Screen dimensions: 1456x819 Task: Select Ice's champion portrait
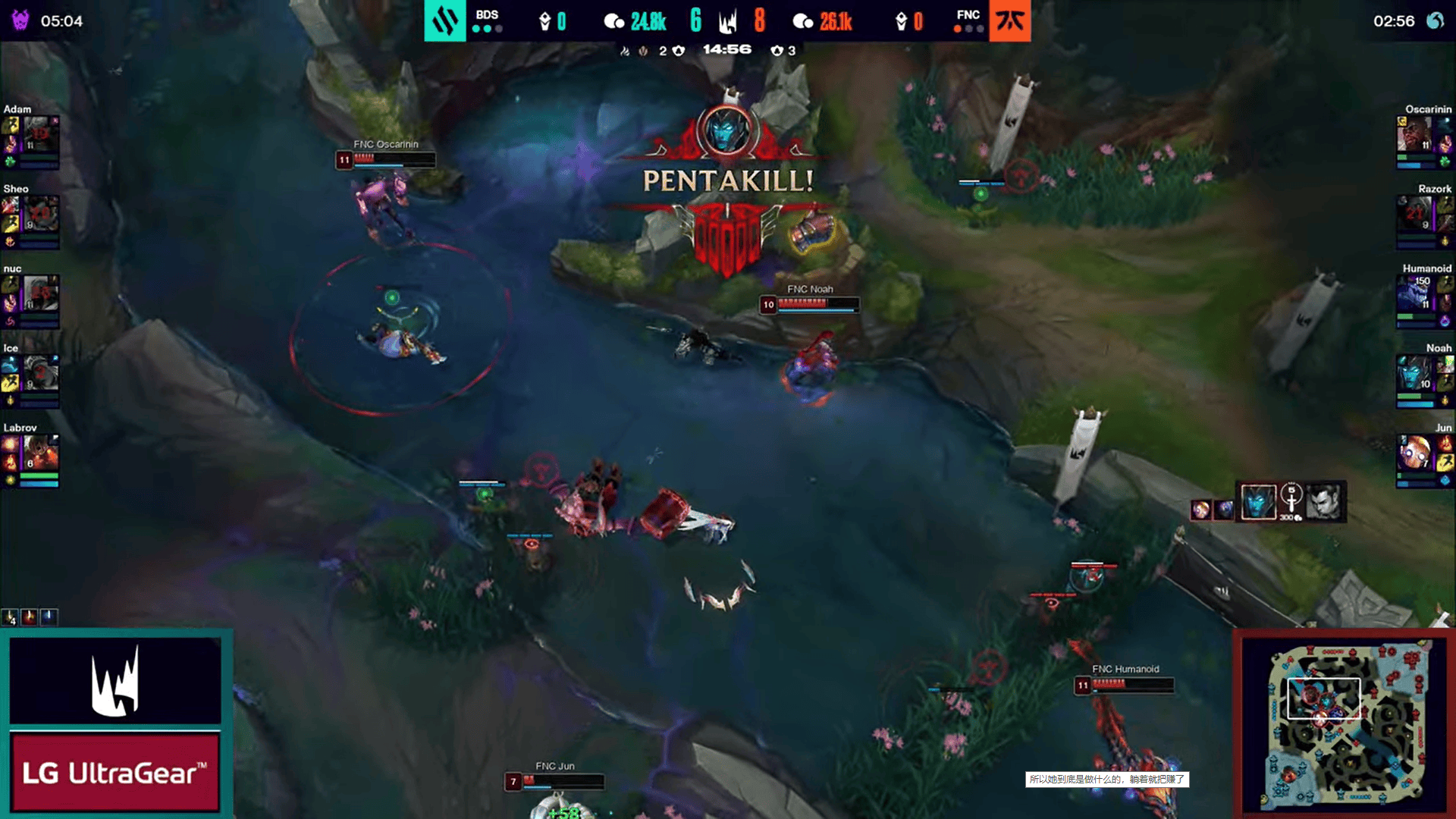pos(40,373)
